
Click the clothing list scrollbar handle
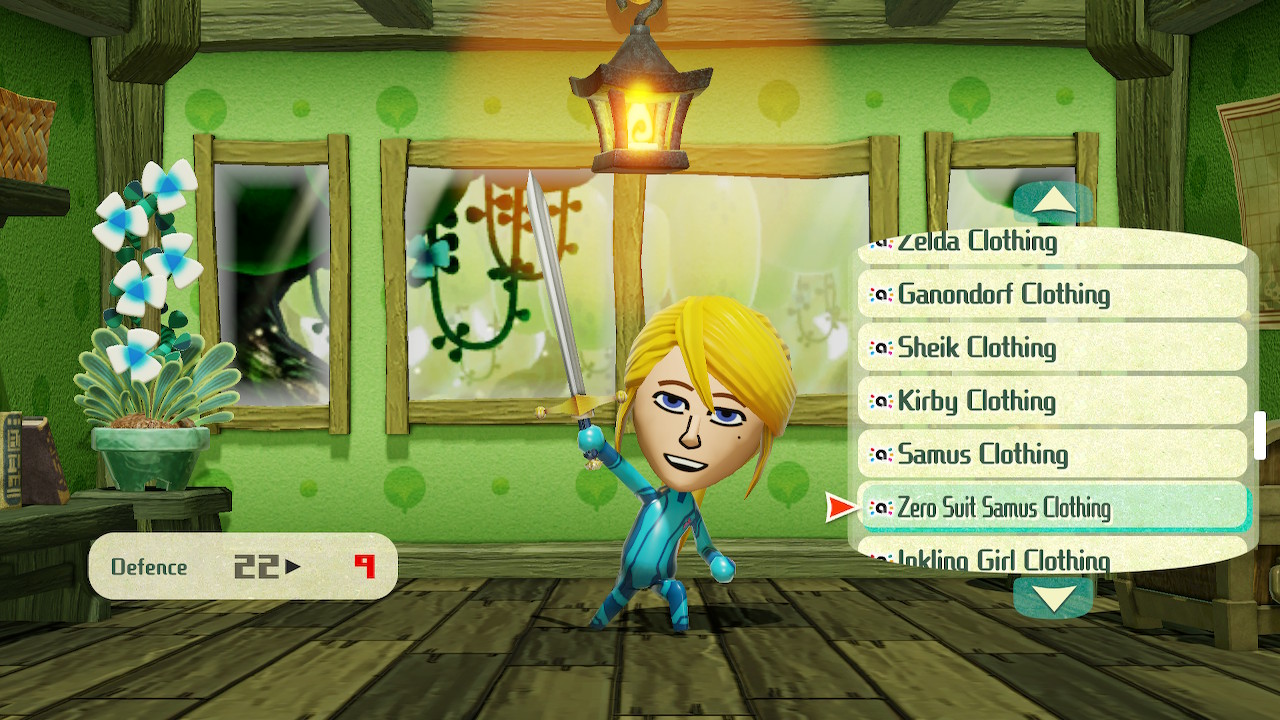pos(1260,434)
